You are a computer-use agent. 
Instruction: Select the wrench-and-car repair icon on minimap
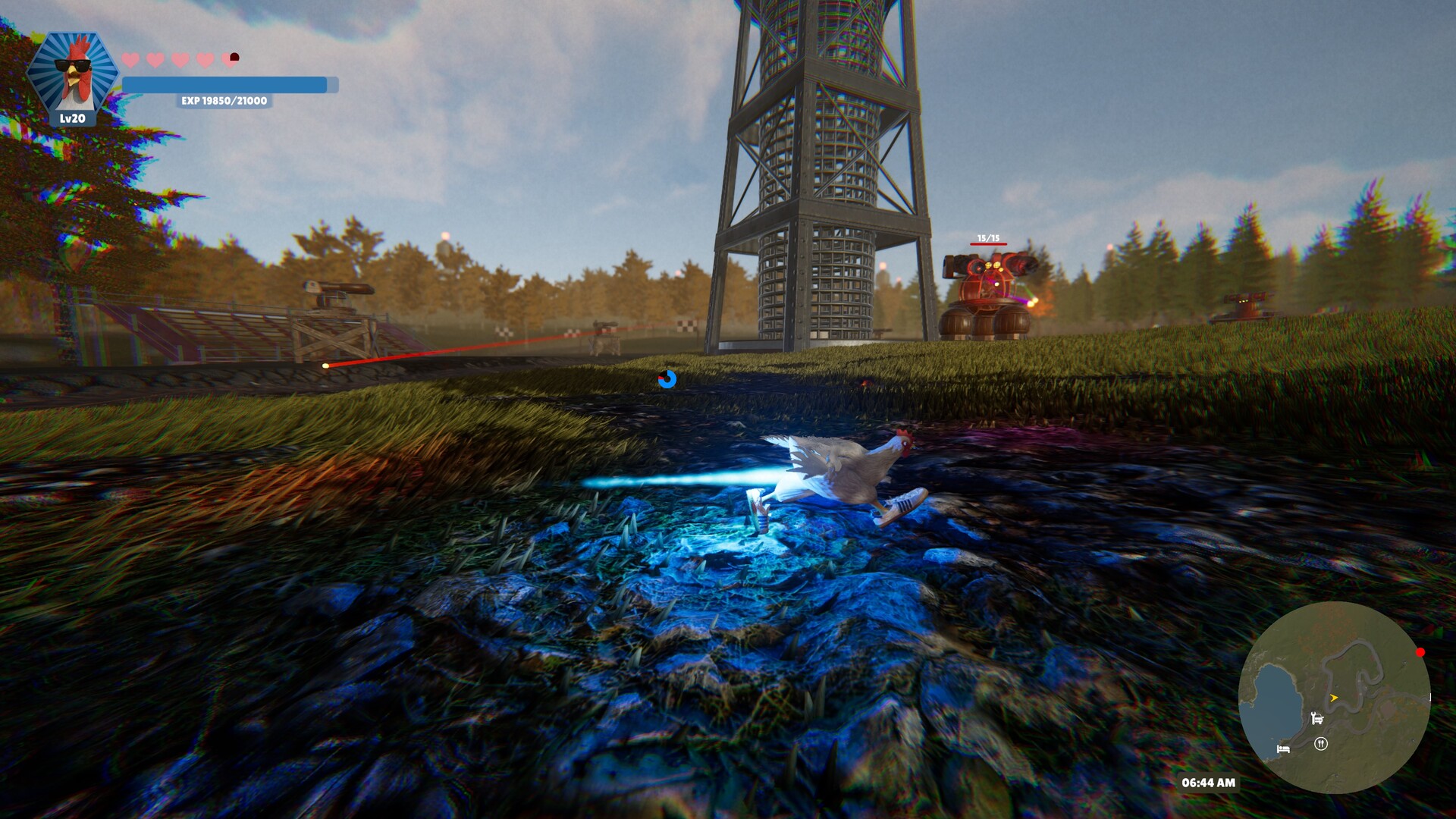click(1317, 718)
